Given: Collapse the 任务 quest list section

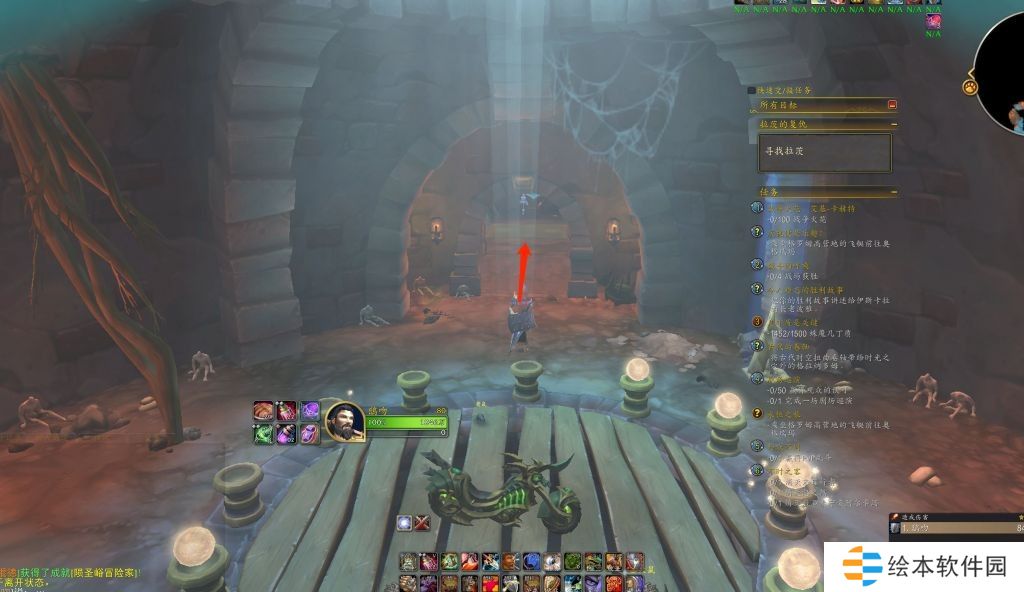Looking at the screenshot, I should 893,191.
